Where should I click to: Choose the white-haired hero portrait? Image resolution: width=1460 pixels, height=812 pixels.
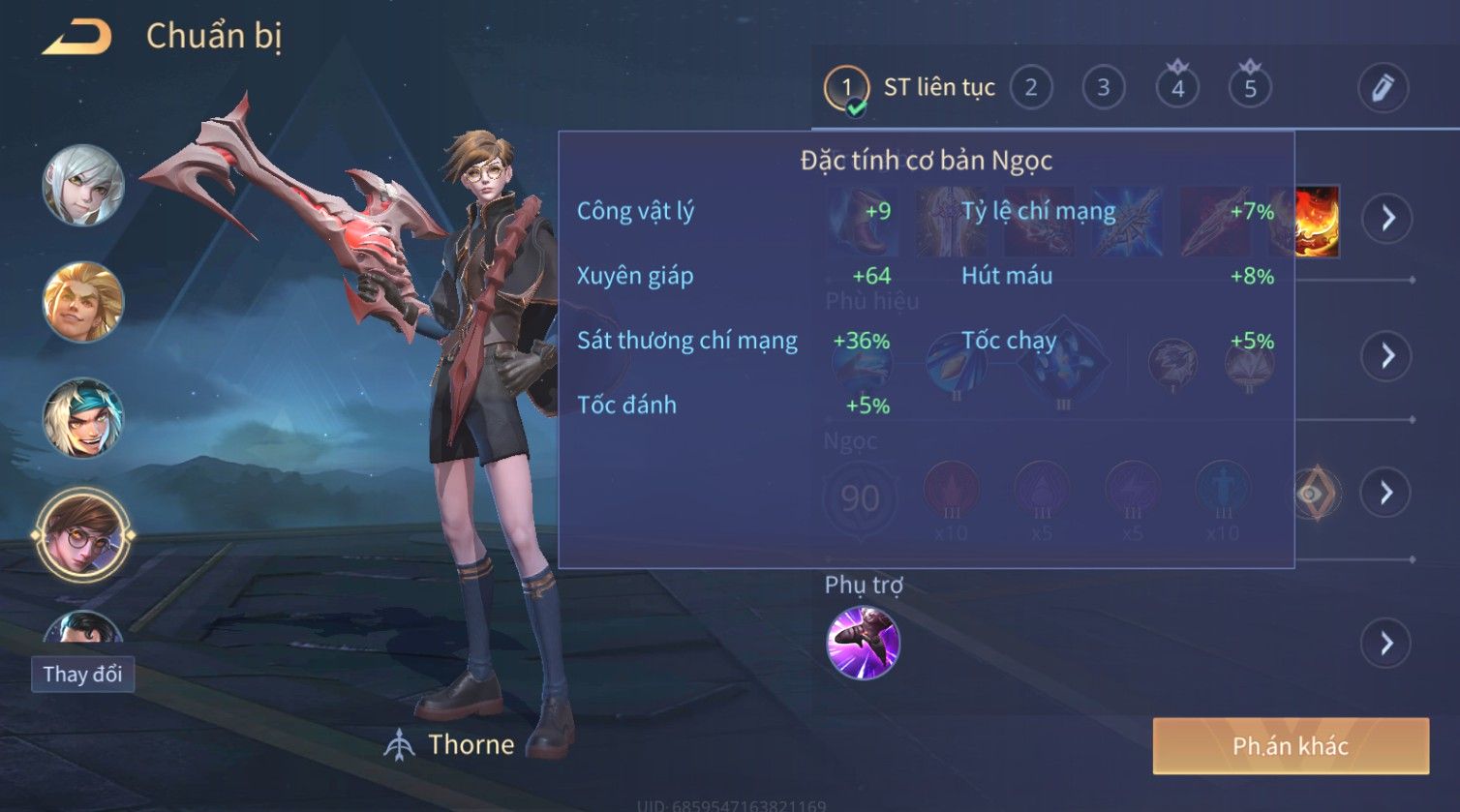pyautogui.click(x=83, y=185)
